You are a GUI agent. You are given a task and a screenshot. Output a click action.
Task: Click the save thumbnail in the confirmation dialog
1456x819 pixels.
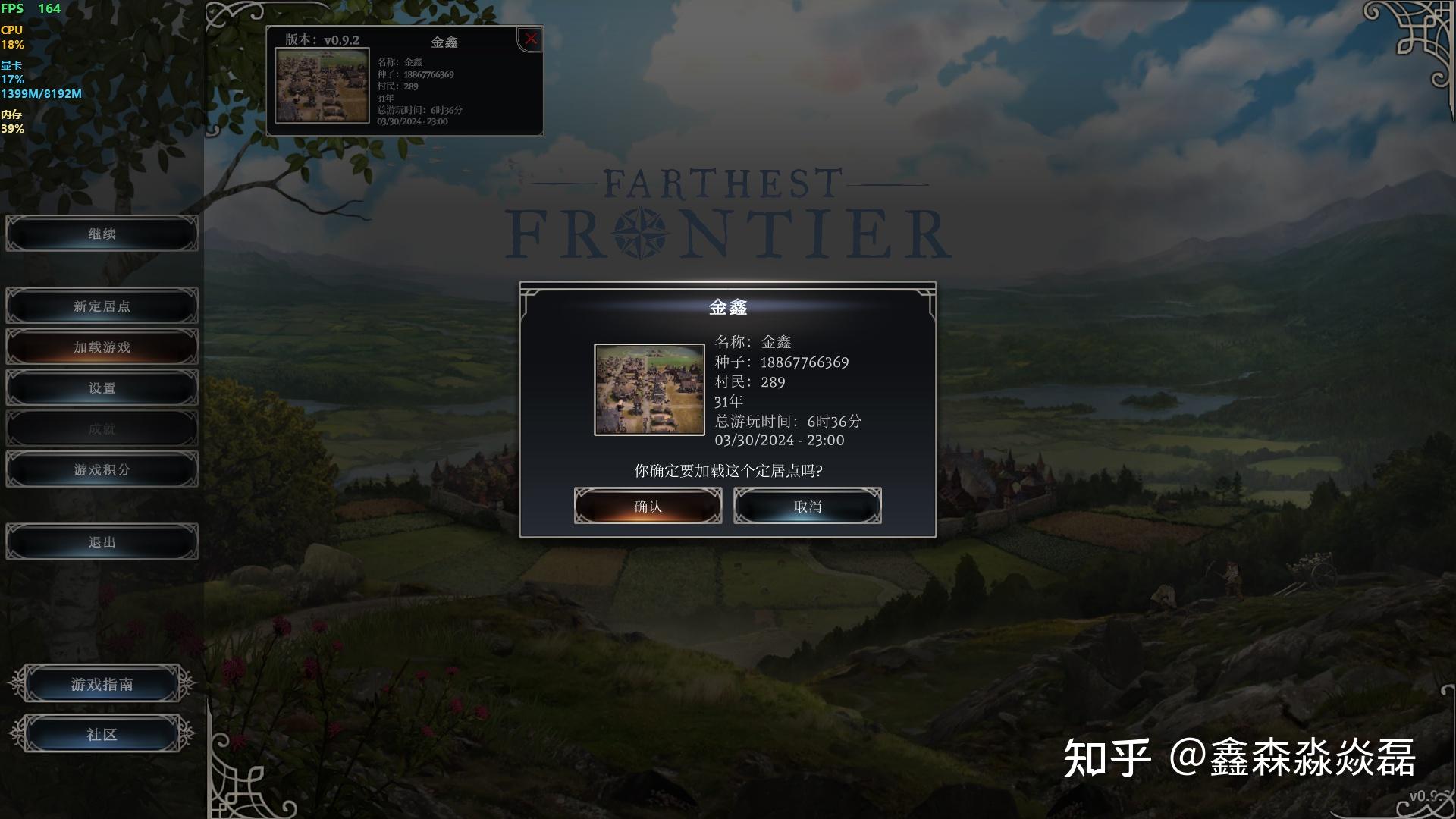coord(649,391)
